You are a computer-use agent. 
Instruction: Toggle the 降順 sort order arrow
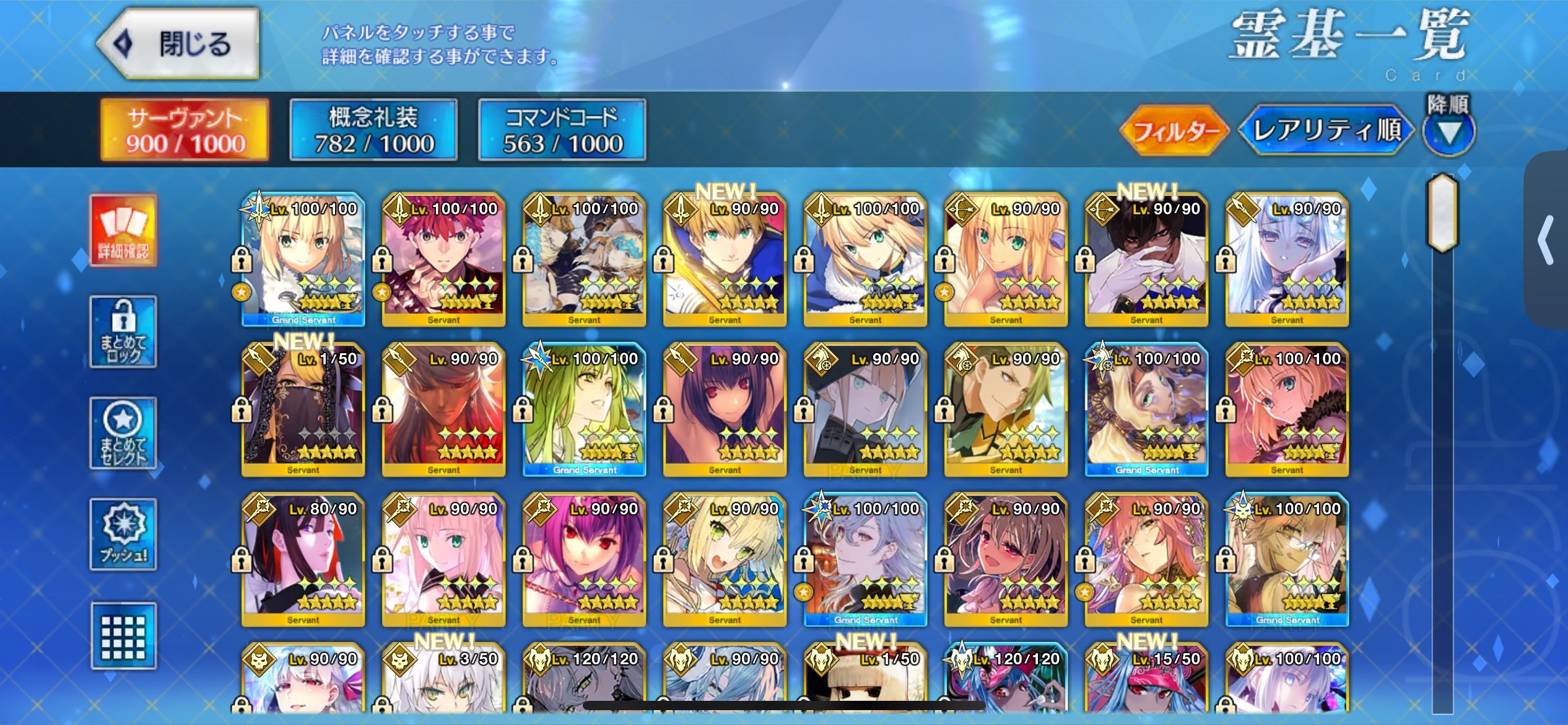1448,131
